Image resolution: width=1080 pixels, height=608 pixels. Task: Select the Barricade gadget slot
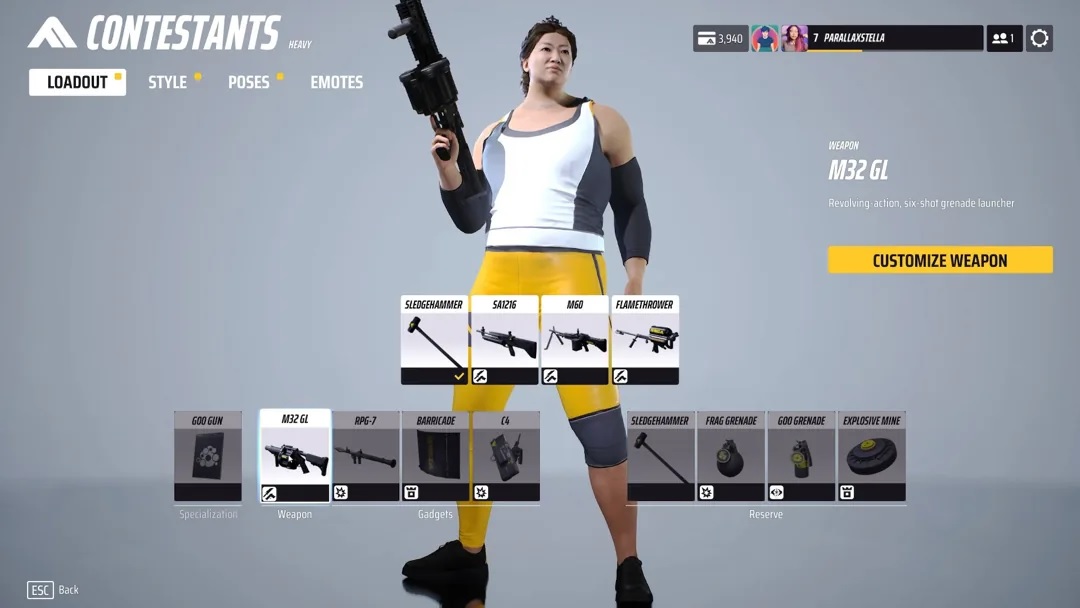(435, 456)
